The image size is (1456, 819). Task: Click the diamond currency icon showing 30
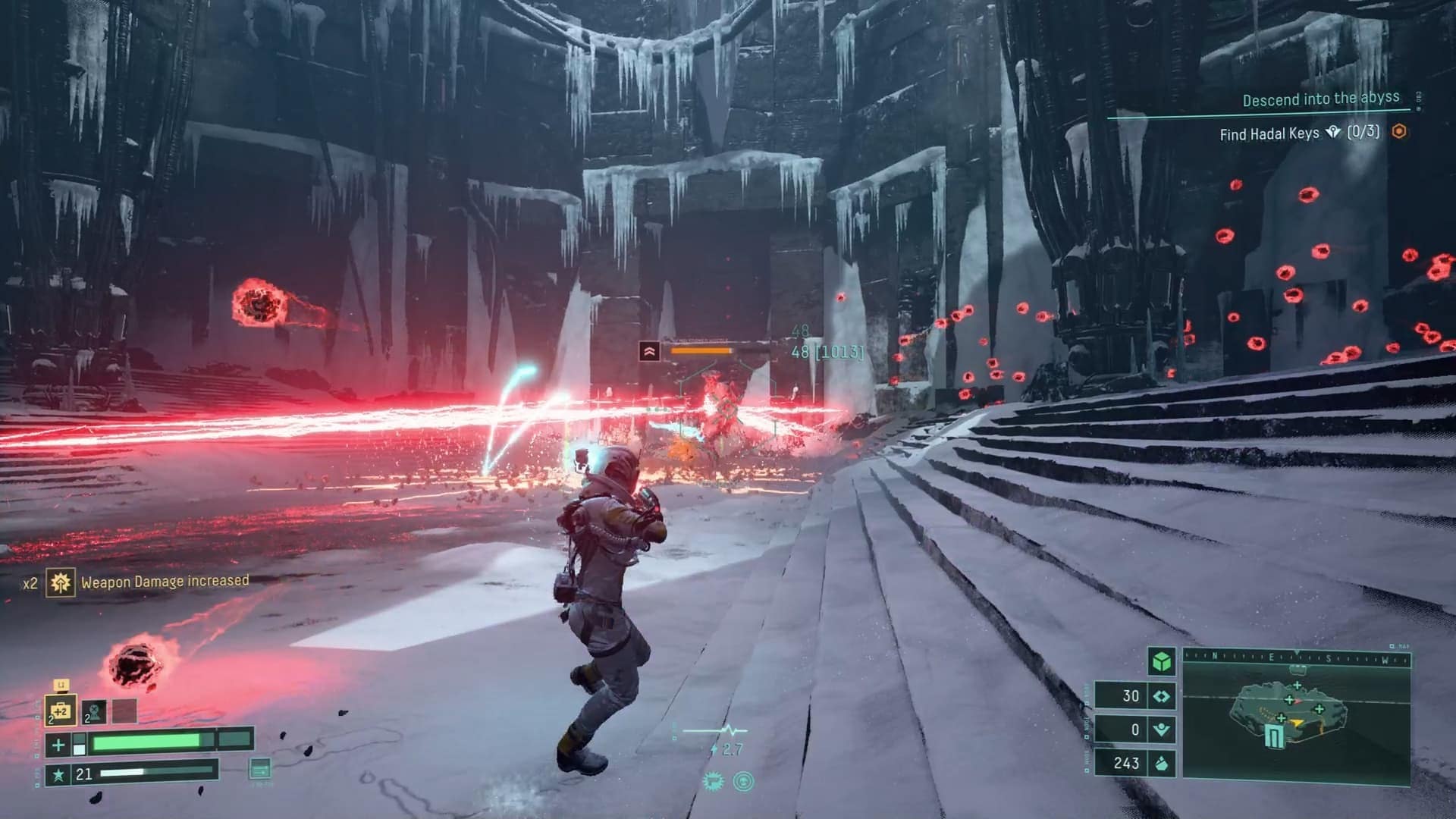point(1161,696)
